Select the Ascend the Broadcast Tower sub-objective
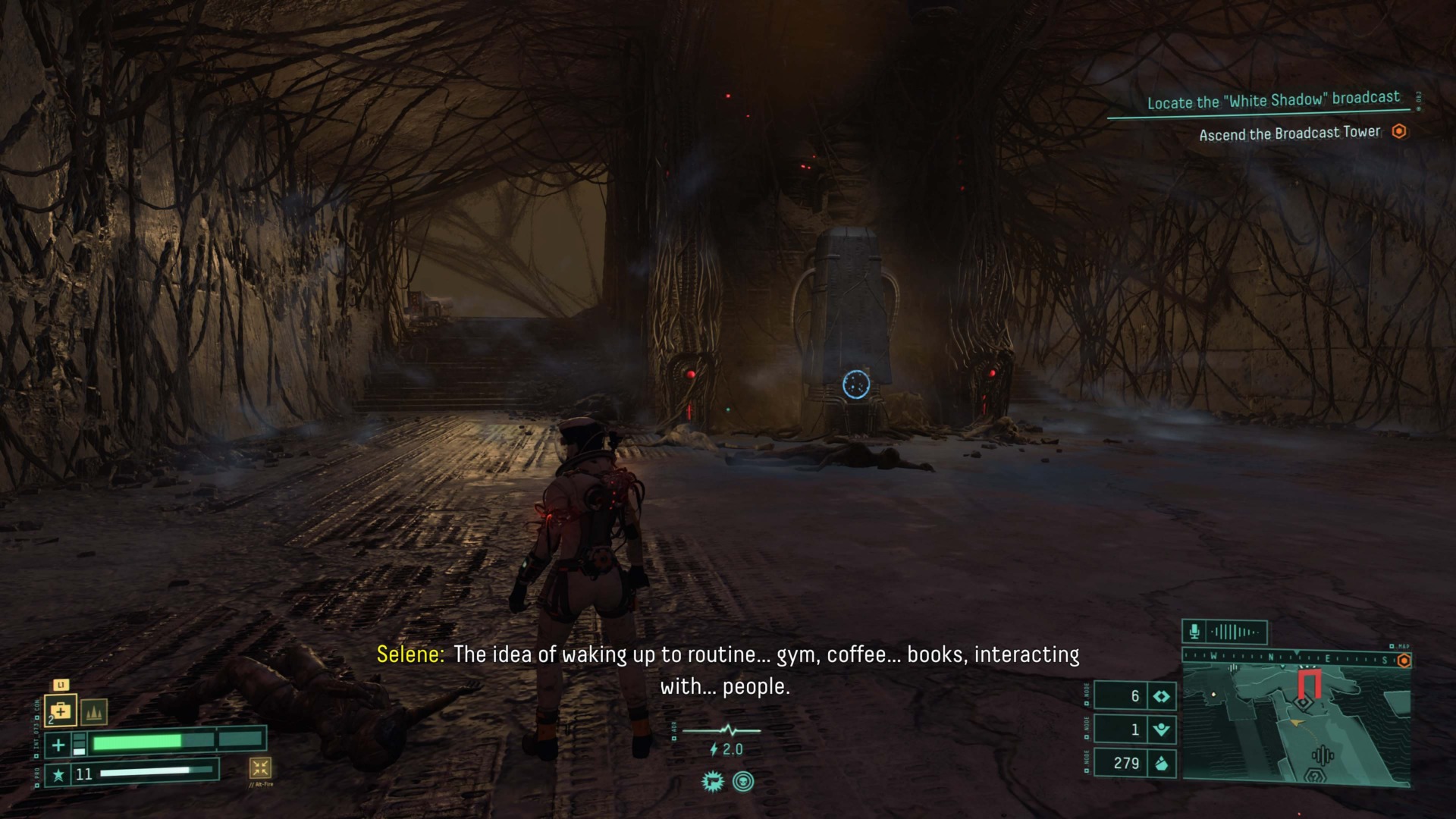The image size is (1456, 819). tap(1289, 133)
